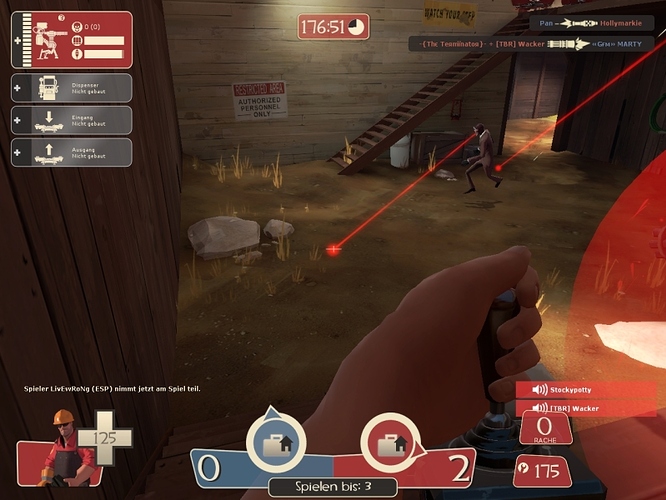Click the blue team intelligence briefcase icon
This screenshot has width=666, height=500.
point(275,441)
